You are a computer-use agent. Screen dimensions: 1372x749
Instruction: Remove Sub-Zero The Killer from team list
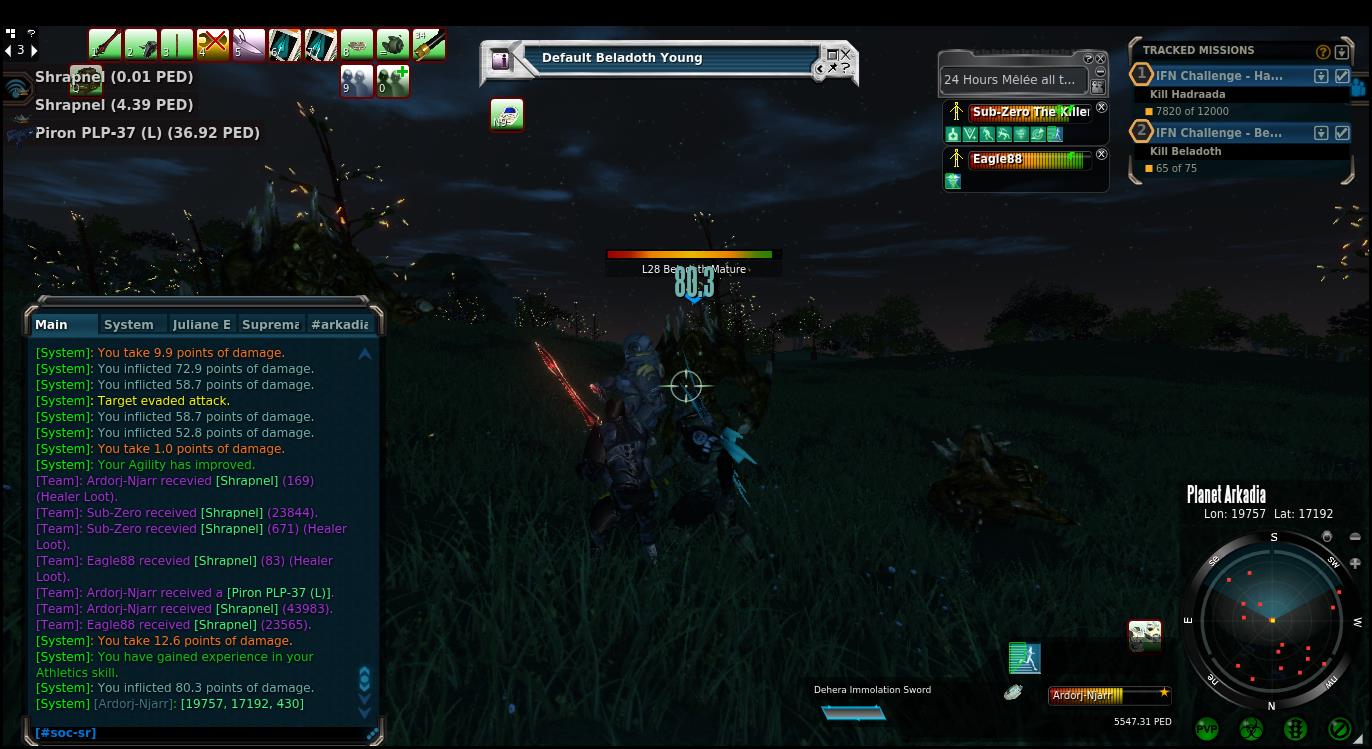point(1101,107)
